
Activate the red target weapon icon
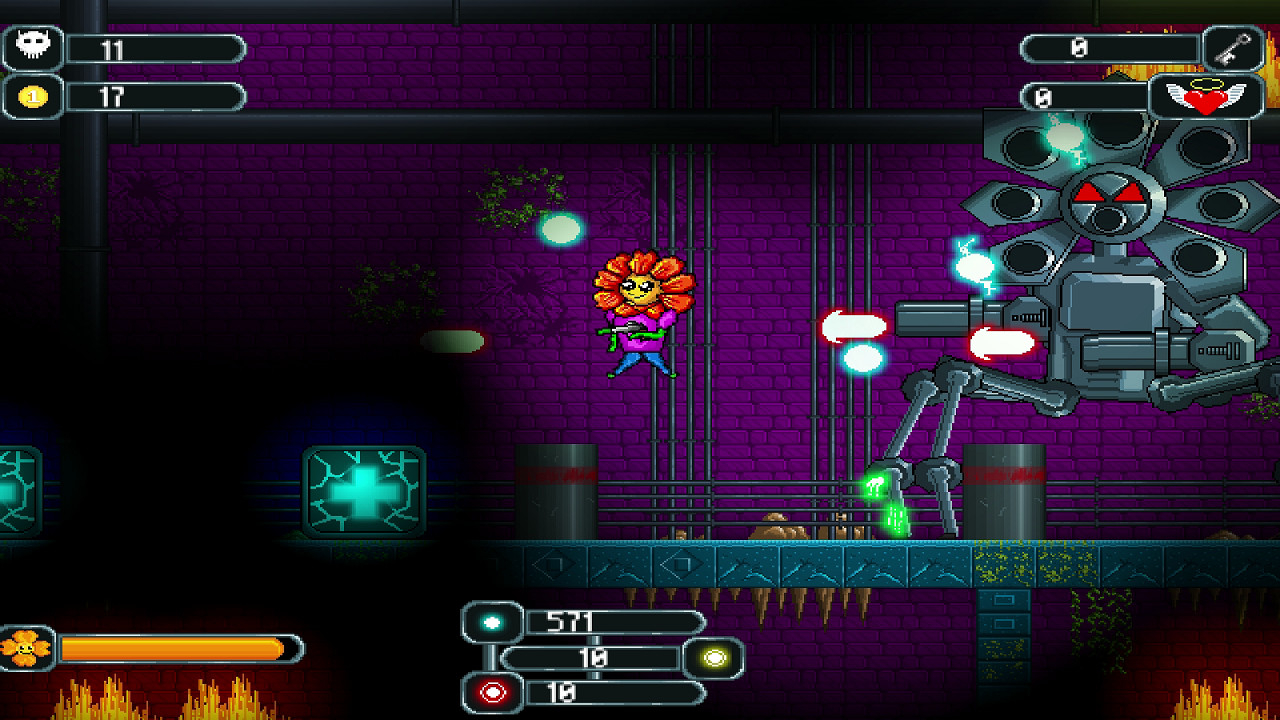[492, 693]
